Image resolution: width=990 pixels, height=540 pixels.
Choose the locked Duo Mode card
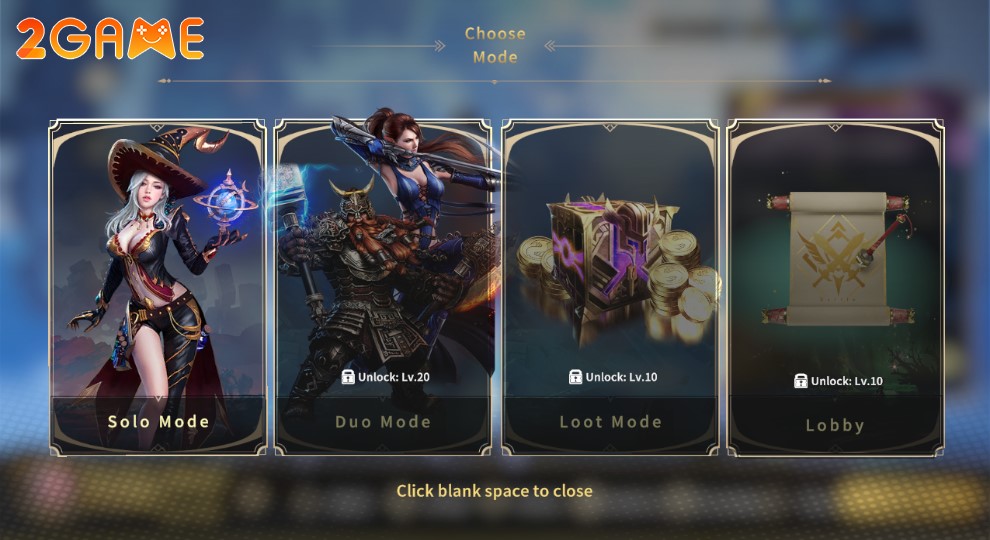pos(383,290)
